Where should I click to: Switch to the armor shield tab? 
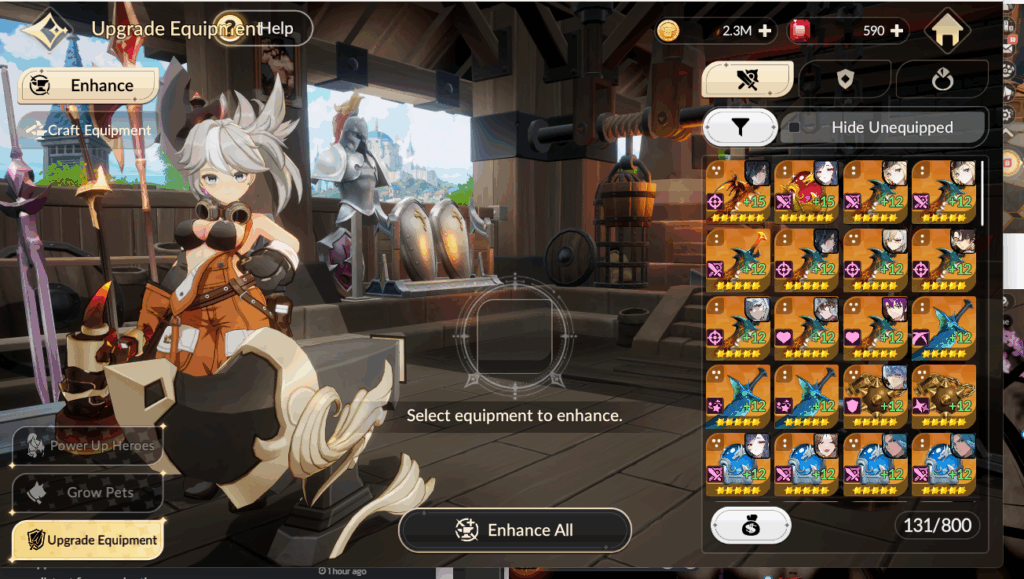(x=845, y=80)
